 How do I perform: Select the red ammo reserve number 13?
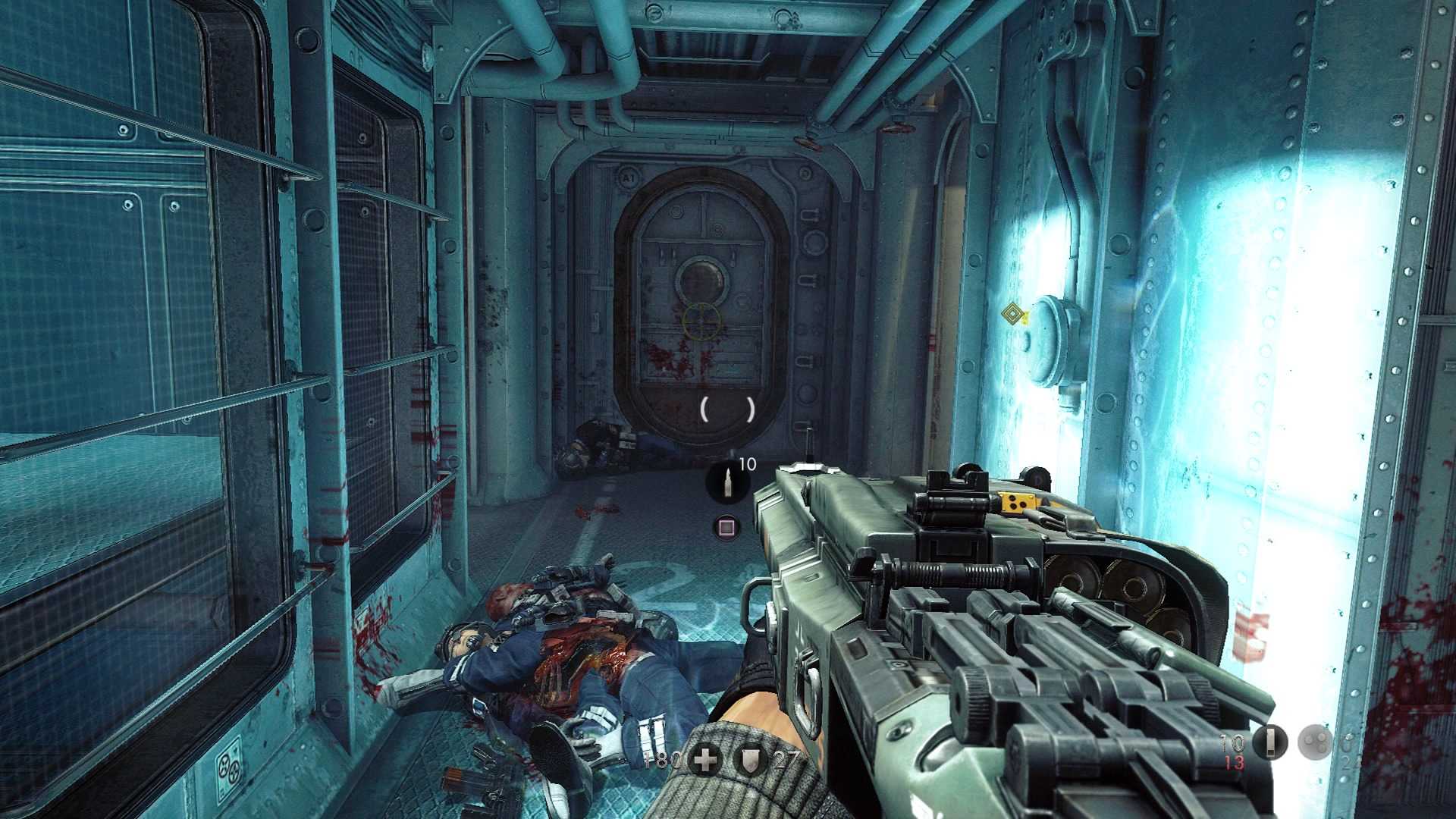pyautogui.click(x=1234, y=764)
